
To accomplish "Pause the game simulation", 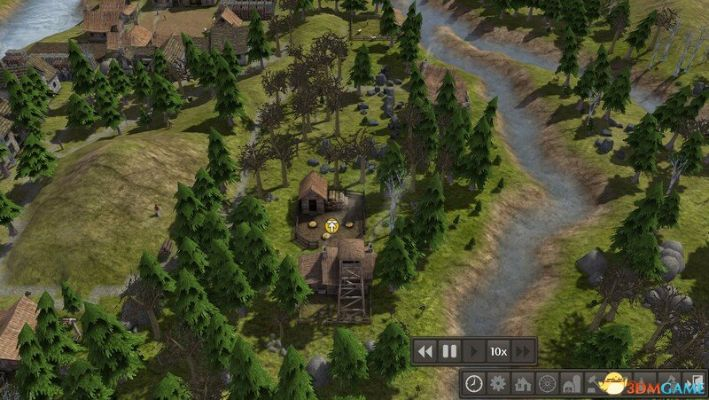I will coord(450,351).
